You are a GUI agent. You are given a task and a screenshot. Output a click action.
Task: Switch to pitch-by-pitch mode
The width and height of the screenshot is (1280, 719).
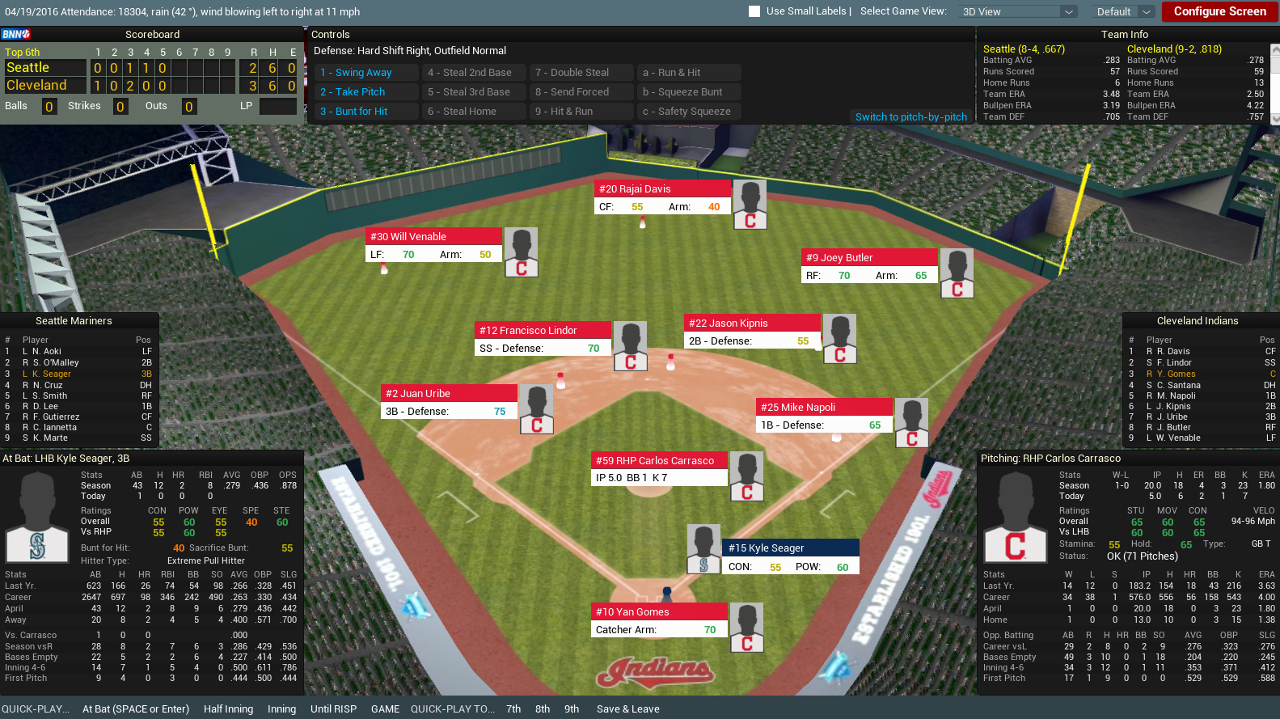click(x=911, y=117)
